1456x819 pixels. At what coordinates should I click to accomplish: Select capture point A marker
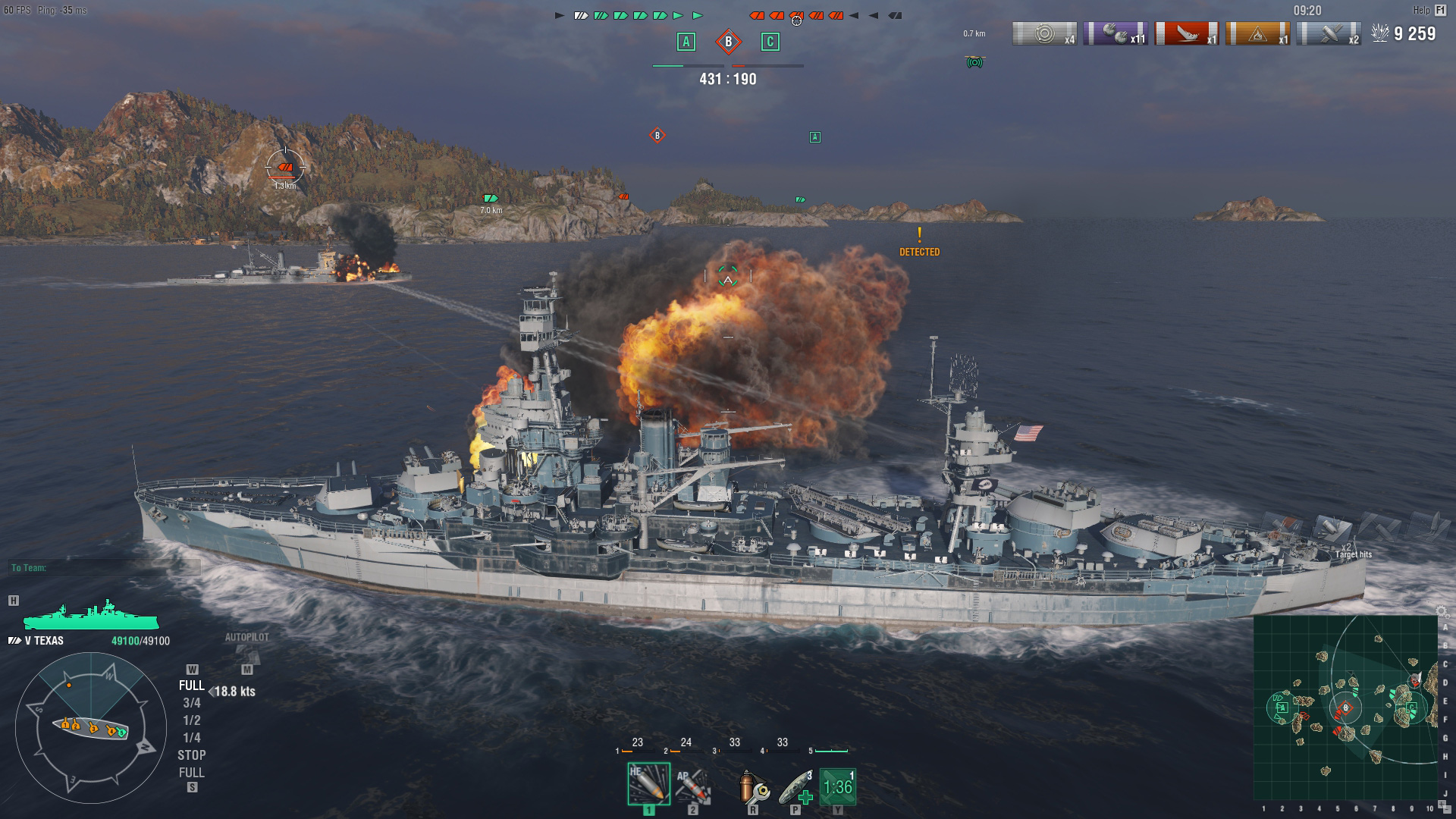click(x=686, y=43)
